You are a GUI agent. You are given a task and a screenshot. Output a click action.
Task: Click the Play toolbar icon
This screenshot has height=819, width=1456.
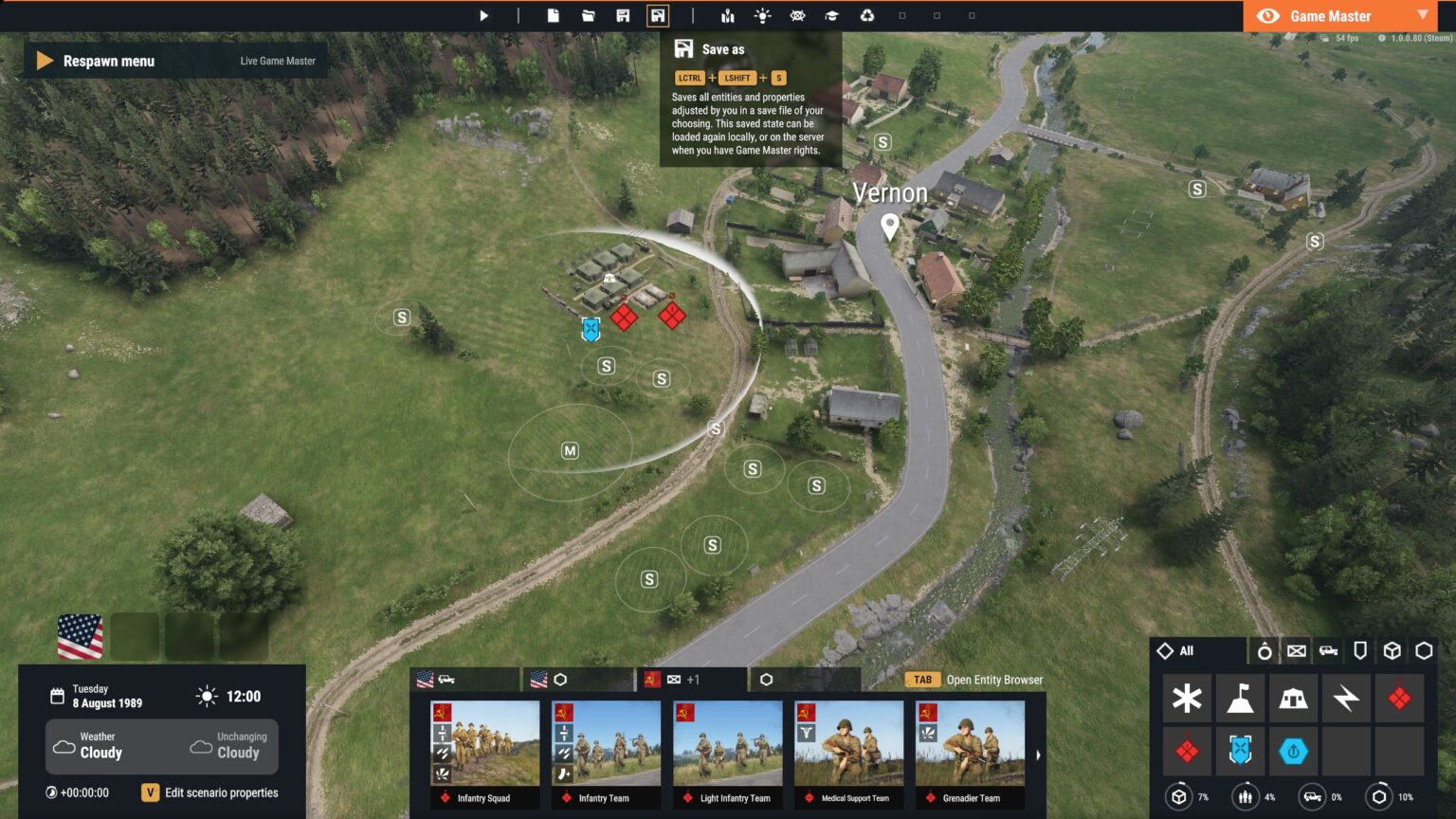pyautogui.click(x=483, y=15)
